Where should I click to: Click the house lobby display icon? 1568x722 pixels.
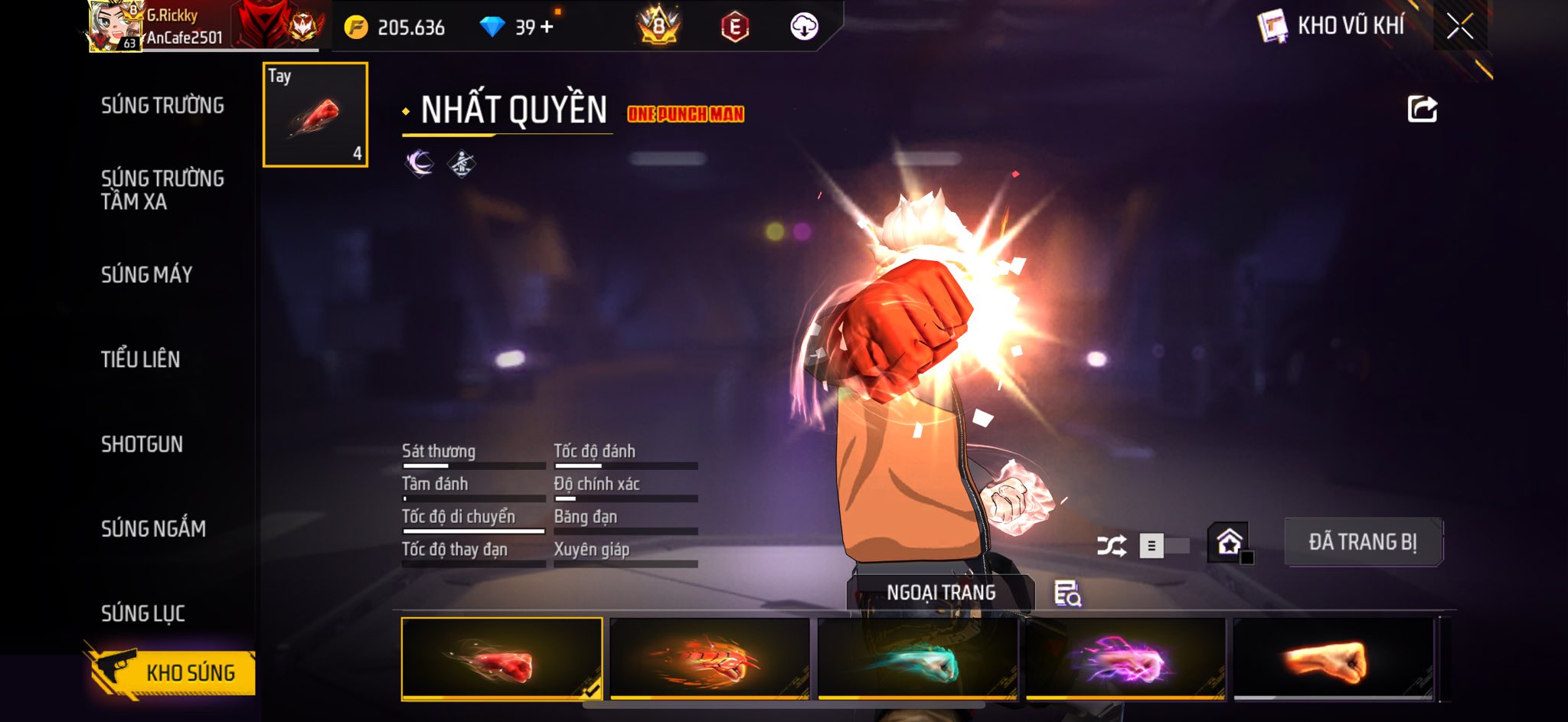click(1229, 542)
